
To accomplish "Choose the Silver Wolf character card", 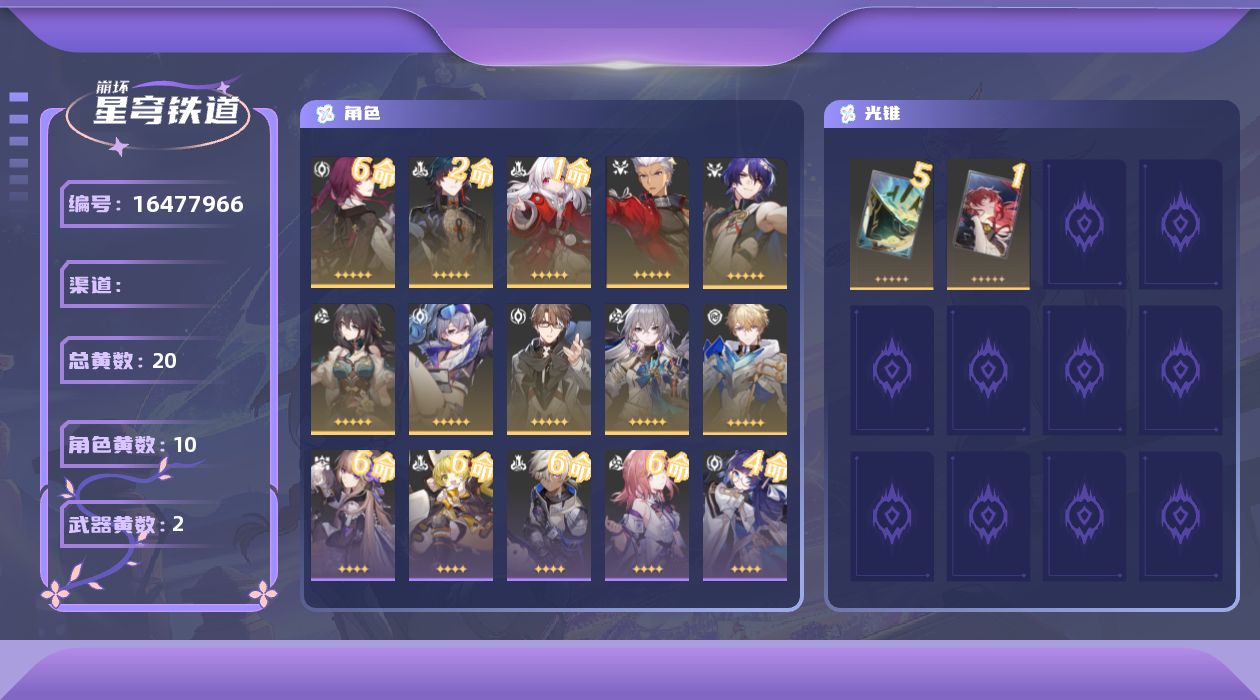I will coord(451,370).
